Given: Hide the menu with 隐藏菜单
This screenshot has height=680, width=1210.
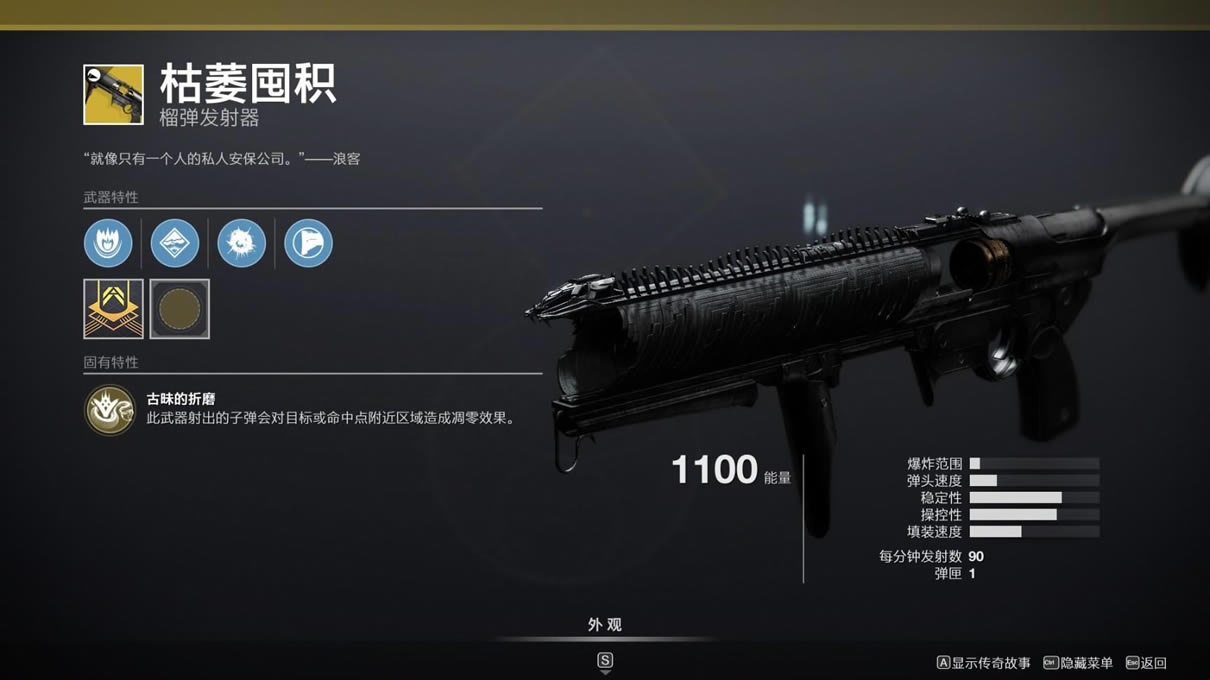Looking at the screenshot, I should click(x=1078, y=663).
